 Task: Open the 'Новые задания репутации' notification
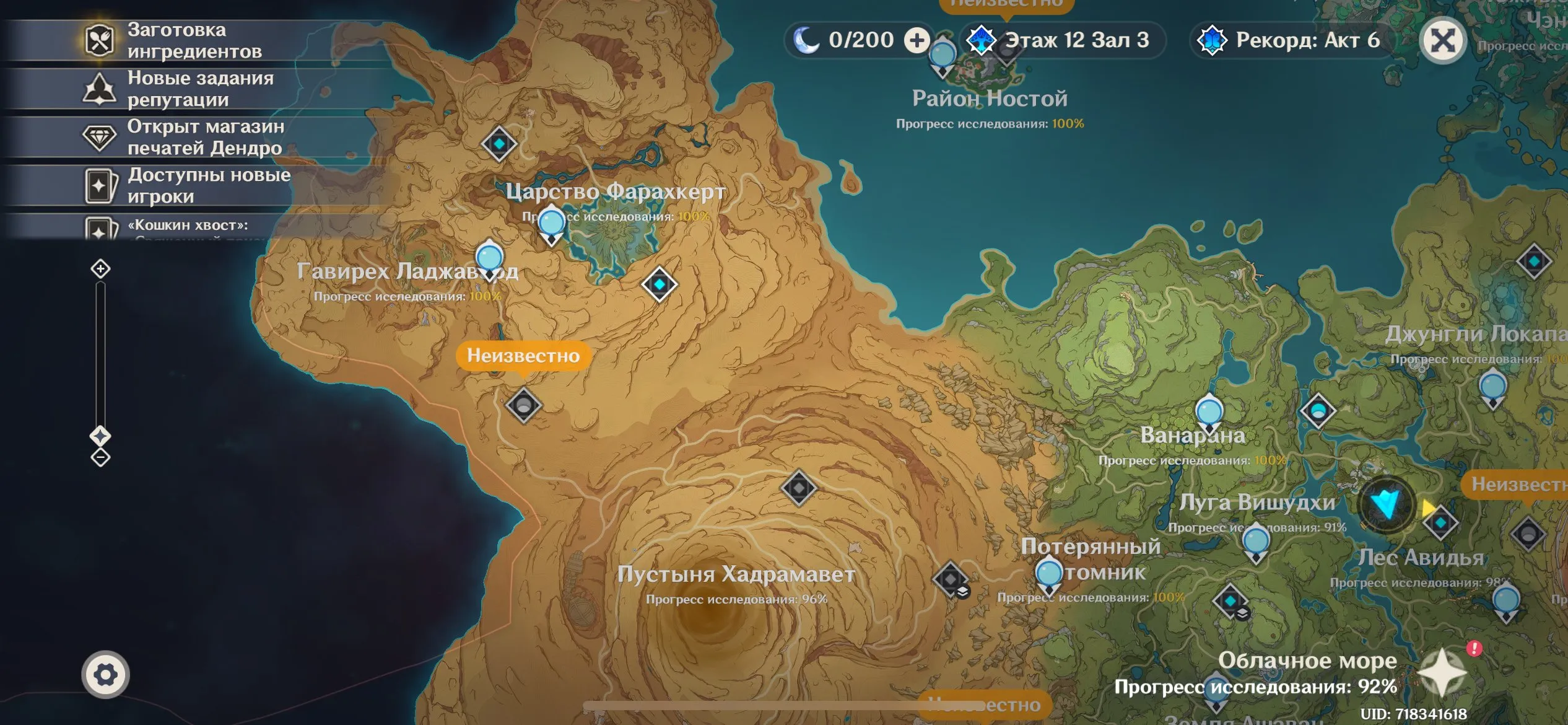[x=186, y=89]
